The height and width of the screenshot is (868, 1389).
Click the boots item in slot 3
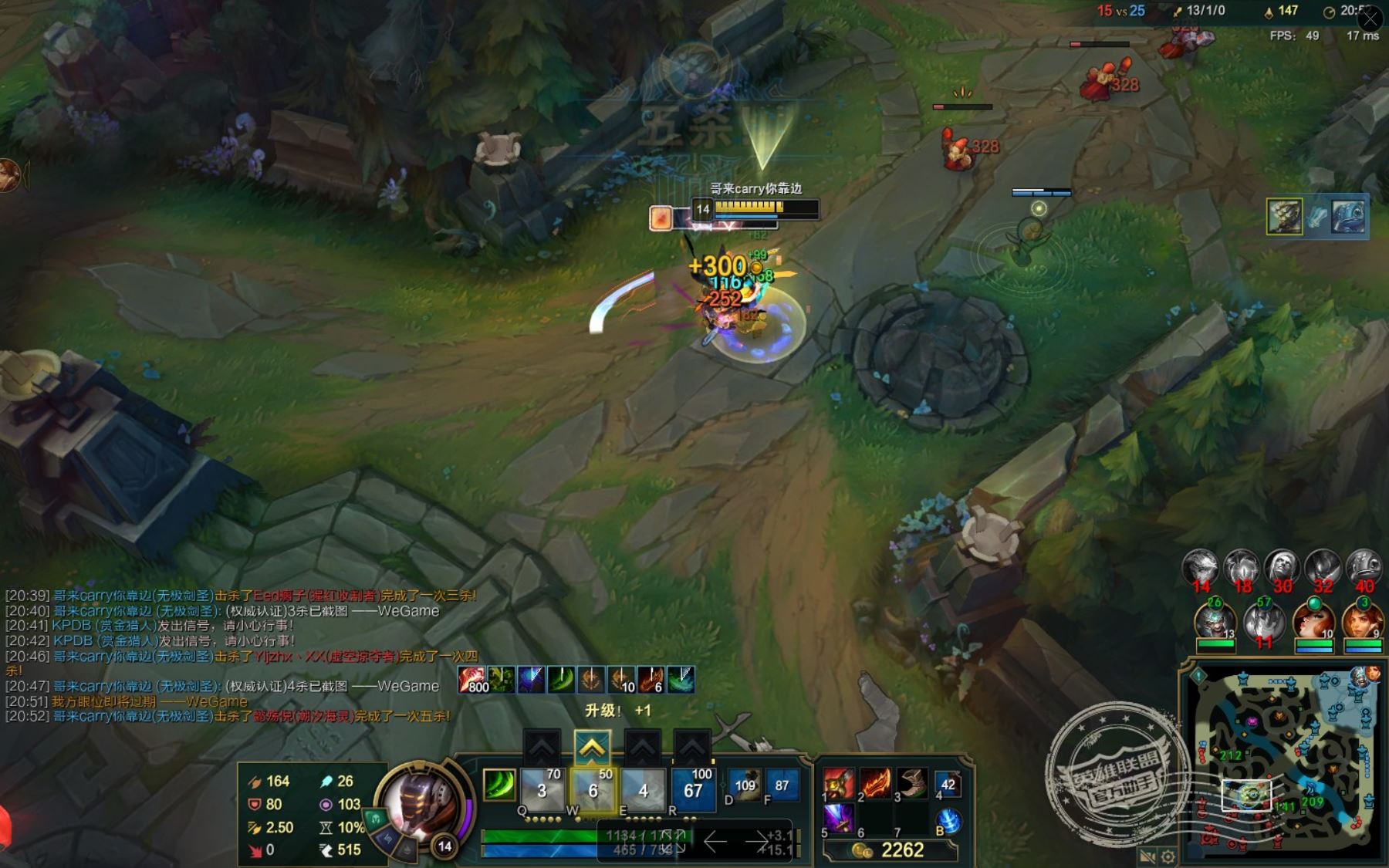pos(909,785)
